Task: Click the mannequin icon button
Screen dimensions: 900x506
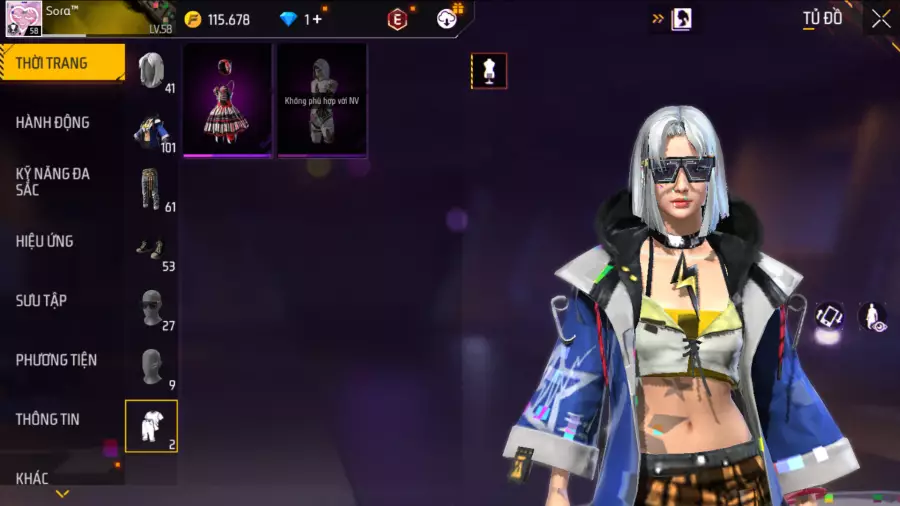Action: tap(489, 71)
